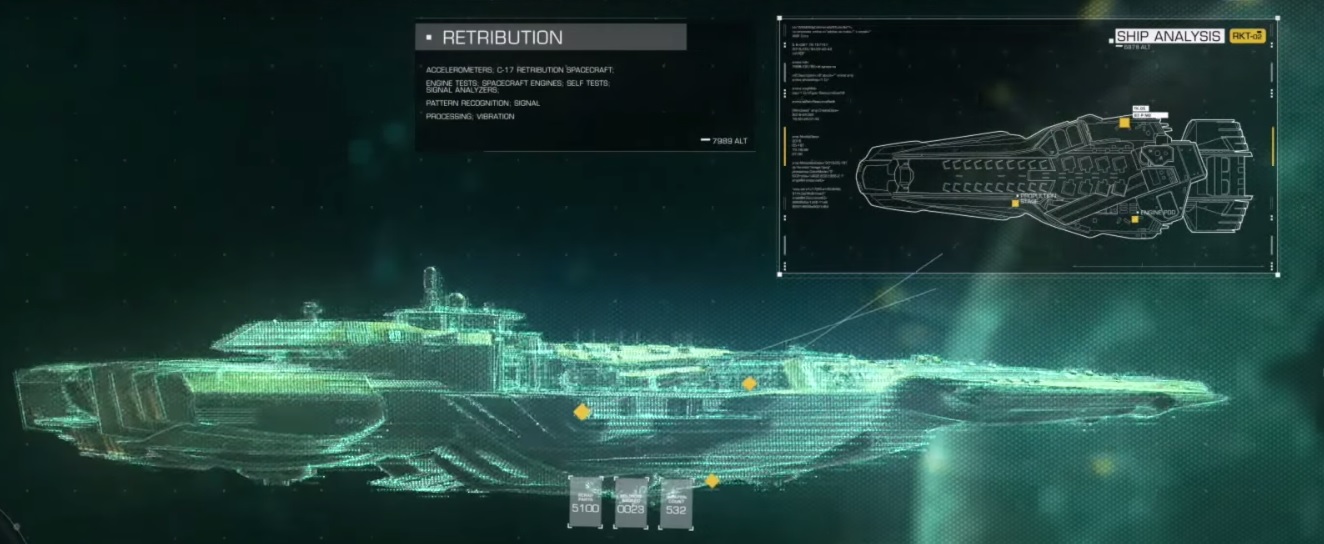Select the Engine Pod marker on the schematic
Viewport: 1324px width, 544px height.
click(x=1135, y=217)
